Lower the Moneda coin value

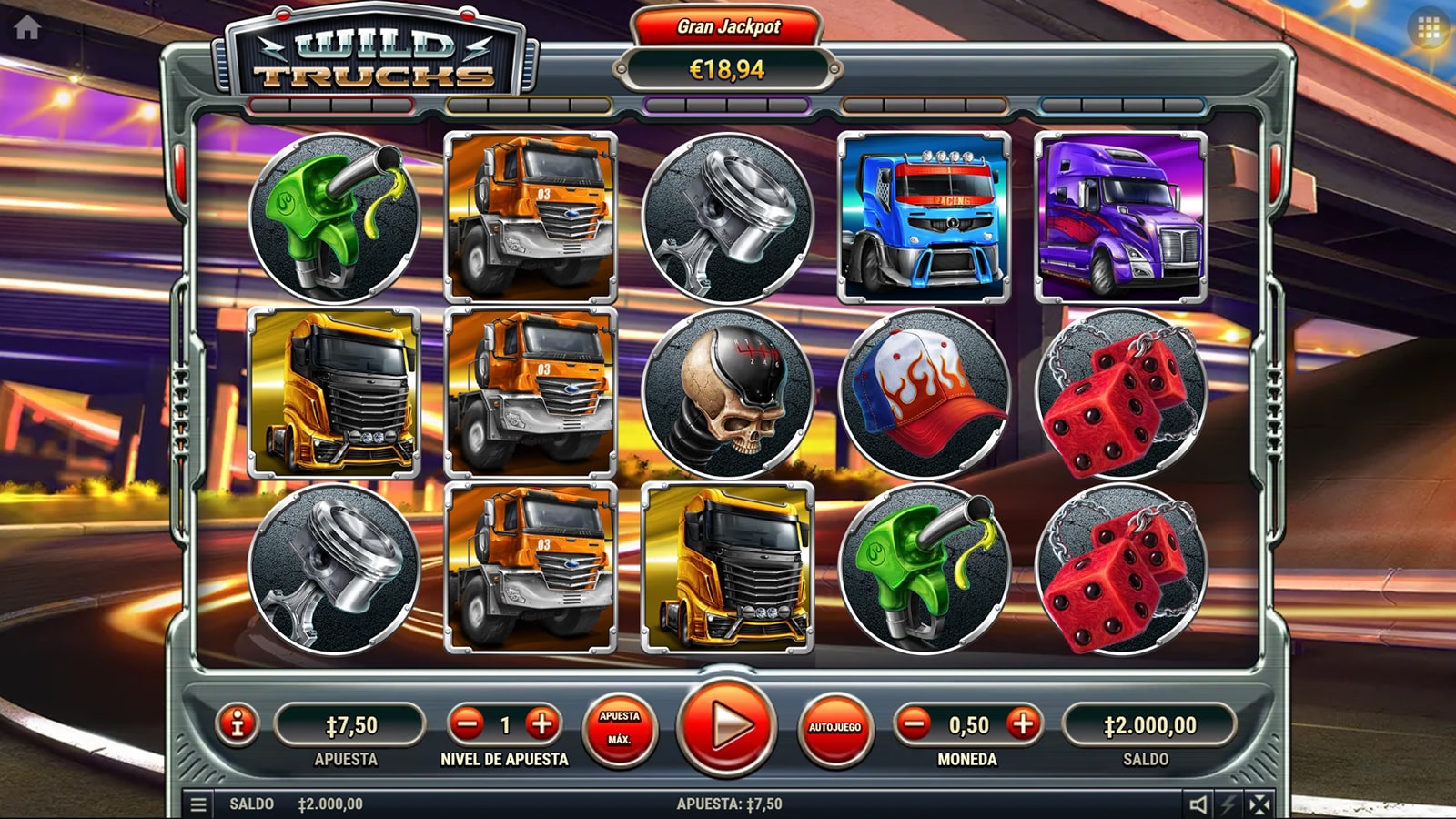(x=913, y=724)
